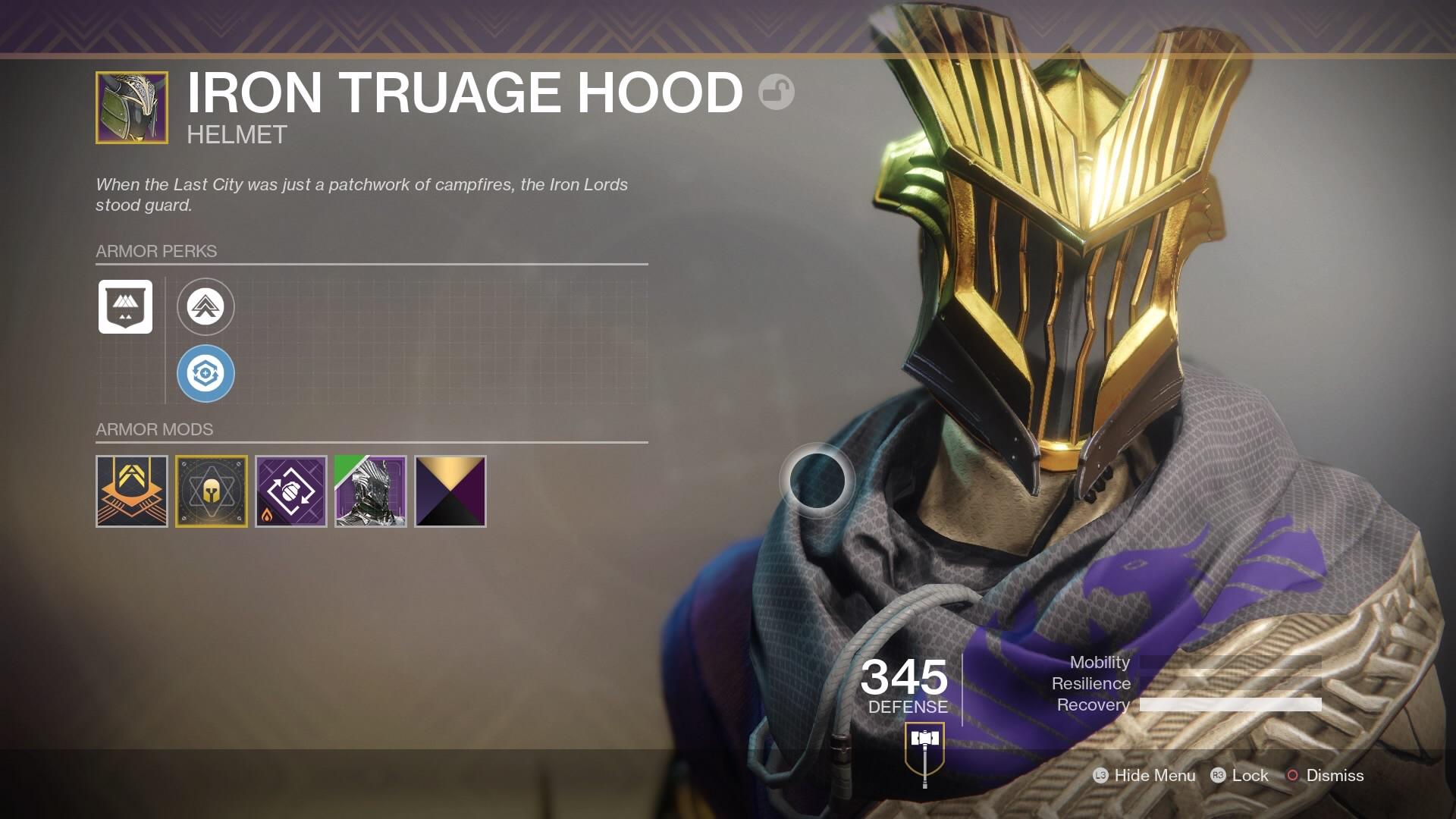Click the ARMOR PERKS section header
This screenshot has width=1456, height=819.
pyautogui.click(x=155, y=251)
